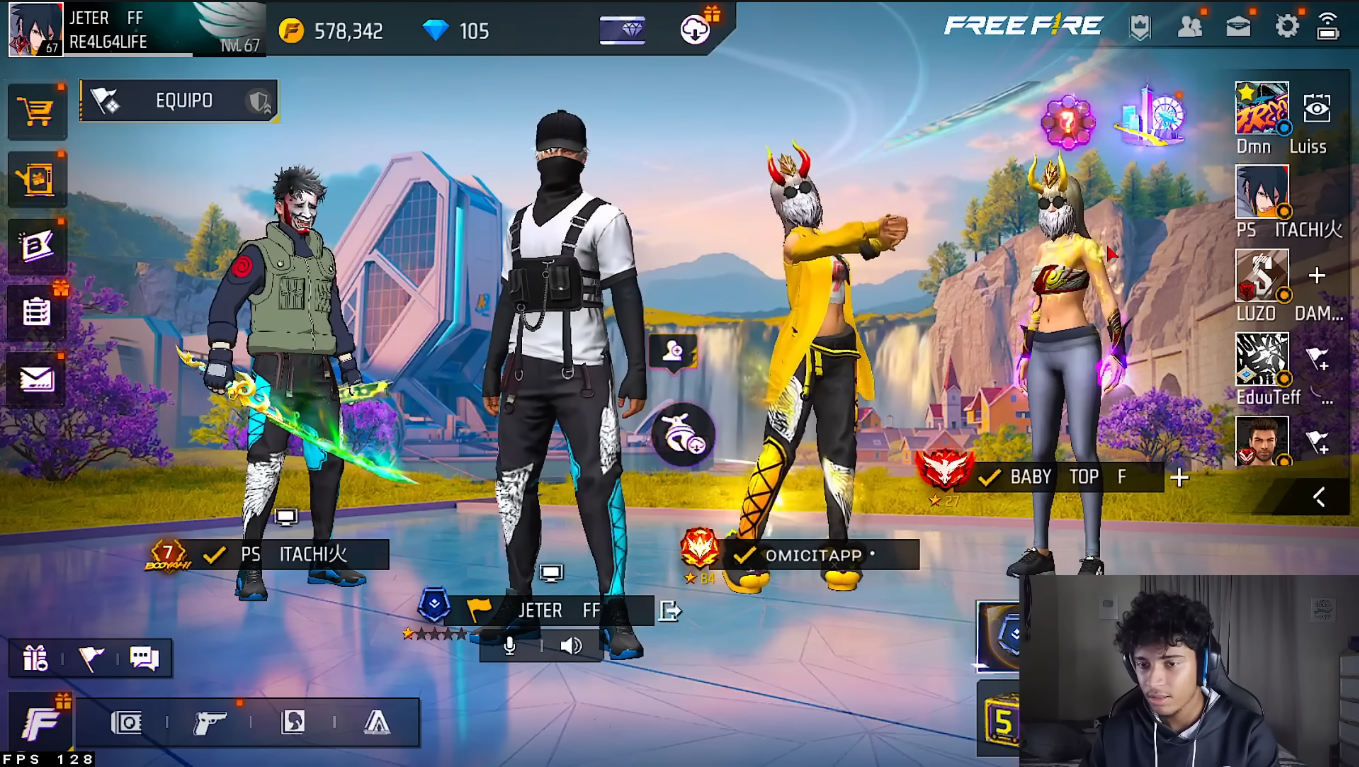
Task: Open the purple question mark event
Action: 1068,122
